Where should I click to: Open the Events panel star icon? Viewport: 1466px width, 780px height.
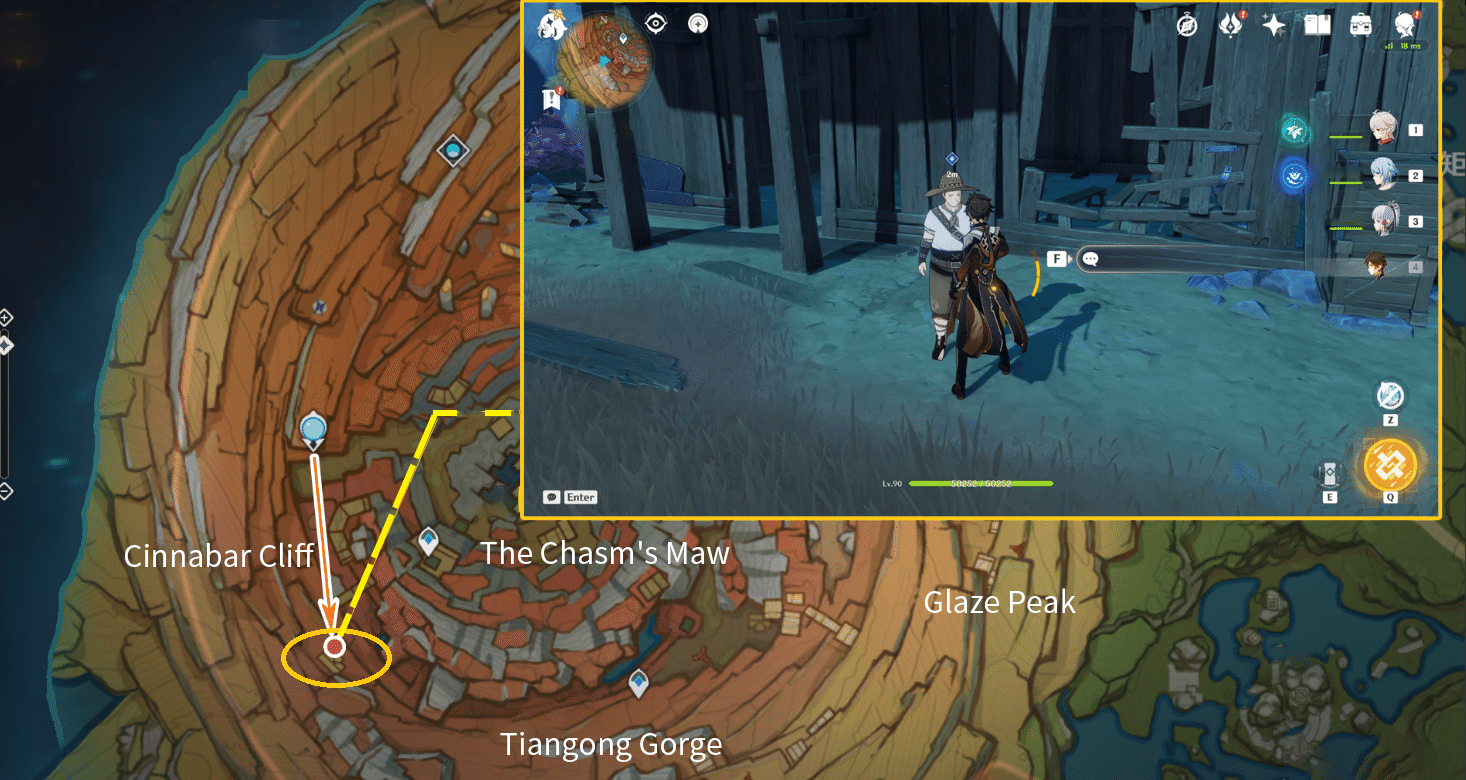tap(1274, 24)
